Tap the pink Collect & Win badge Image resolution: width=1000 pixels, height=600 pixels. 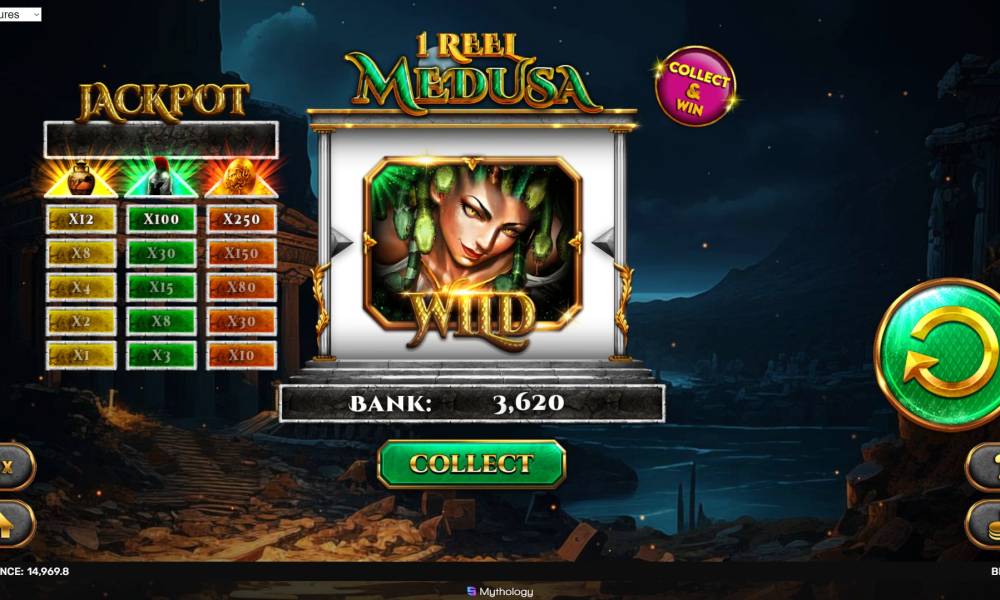(x=695, y=86)
